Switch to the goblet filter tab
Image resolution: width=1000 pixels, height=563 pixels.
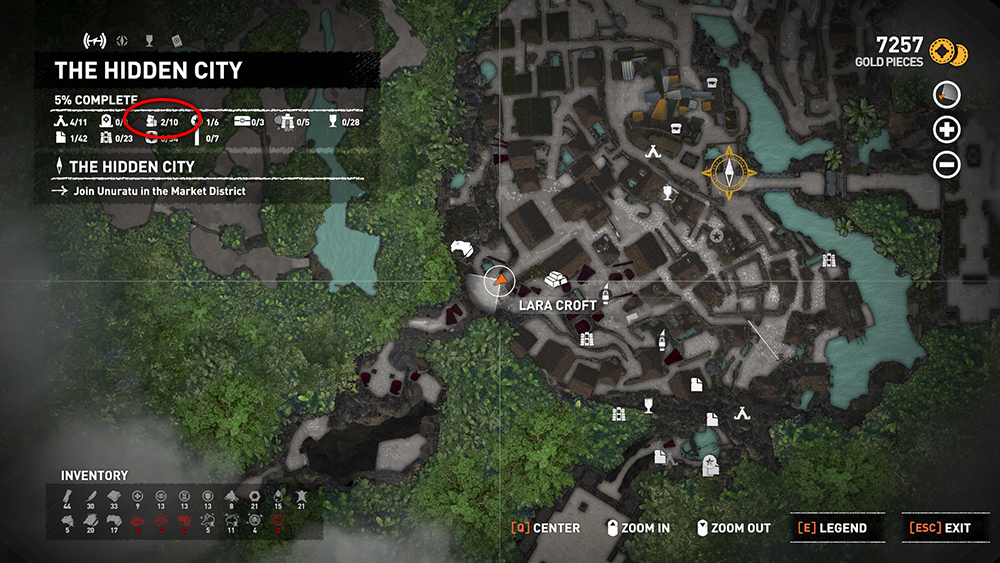[149, 41]
